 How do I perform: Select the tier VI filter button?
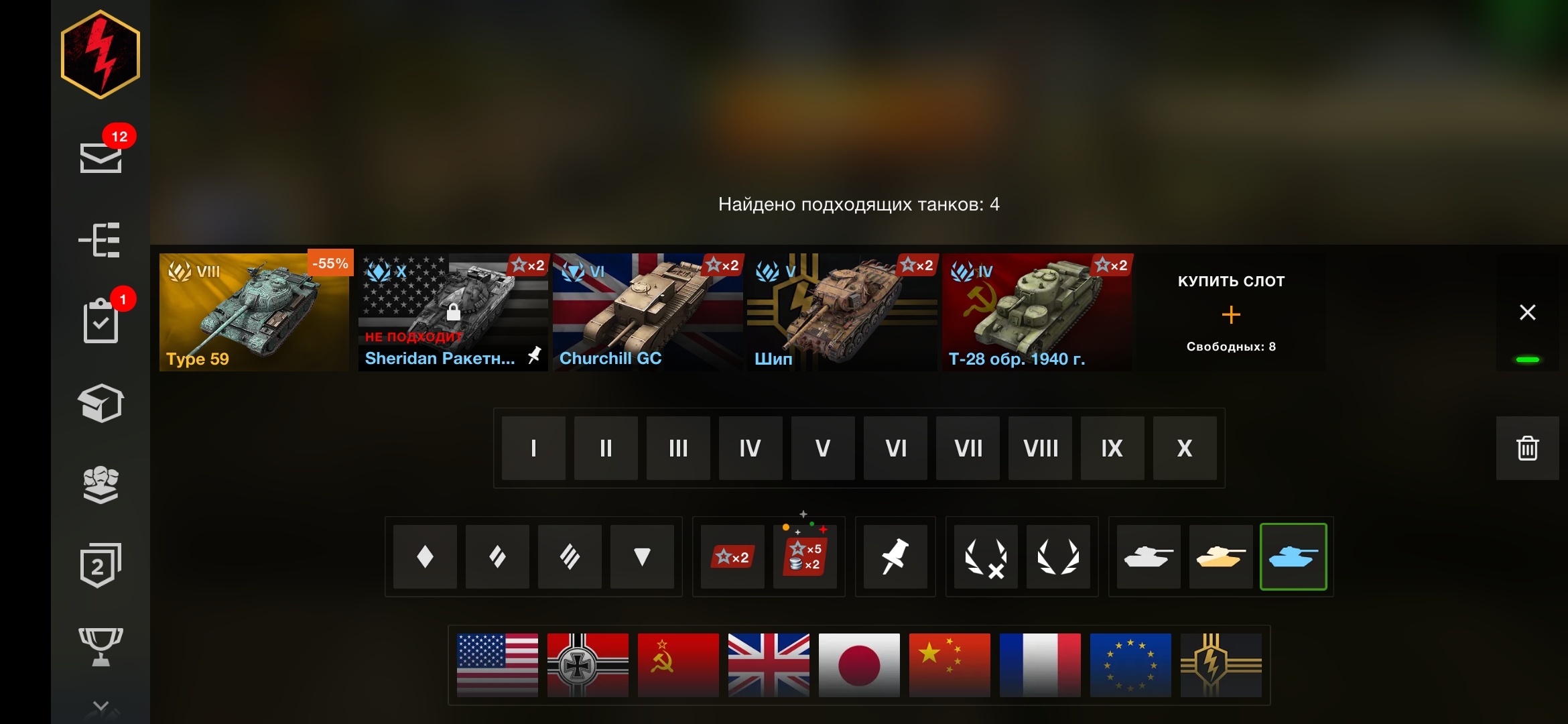895,448
